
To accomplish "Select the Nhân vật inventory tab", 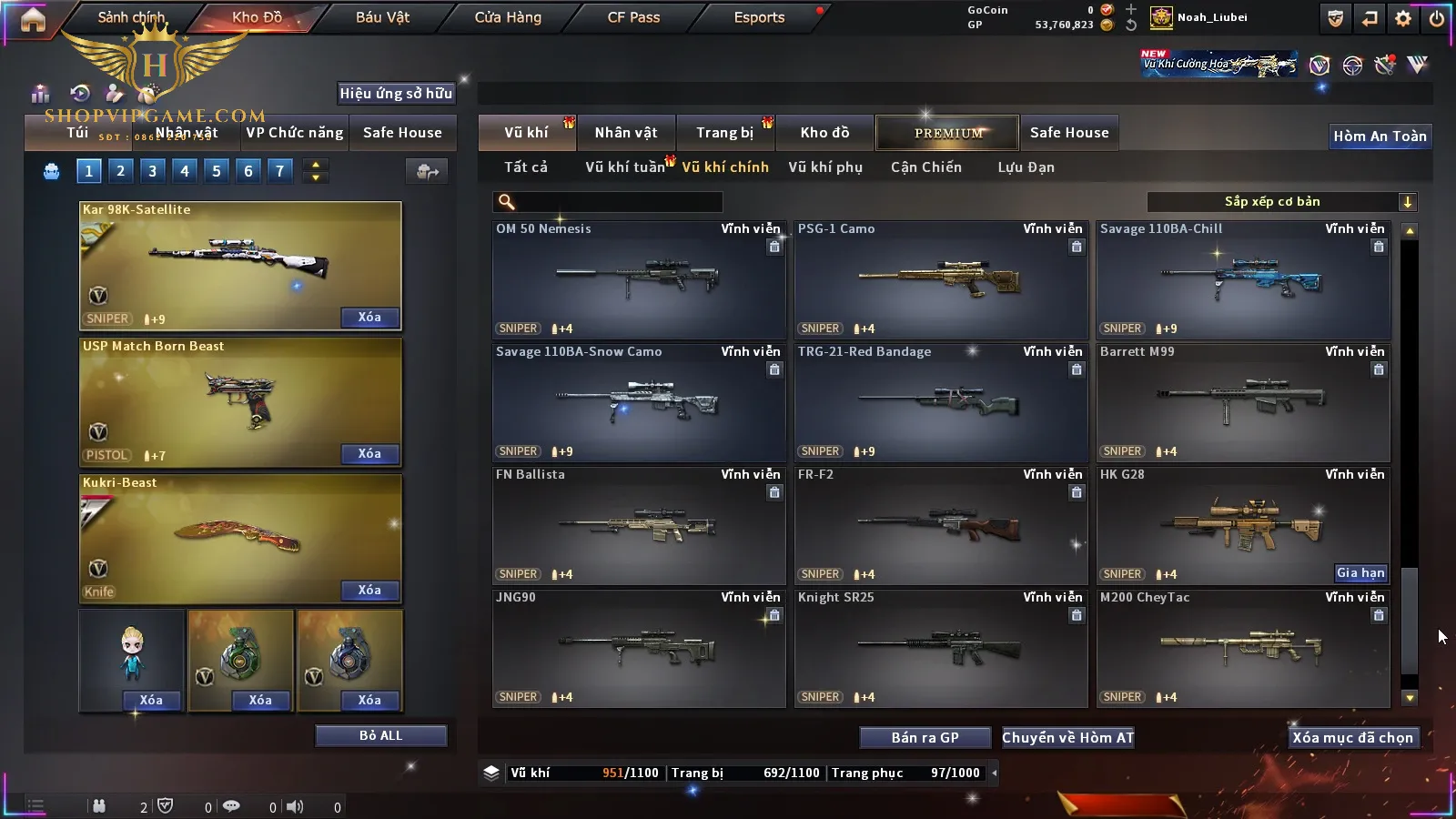I will 626,133.
